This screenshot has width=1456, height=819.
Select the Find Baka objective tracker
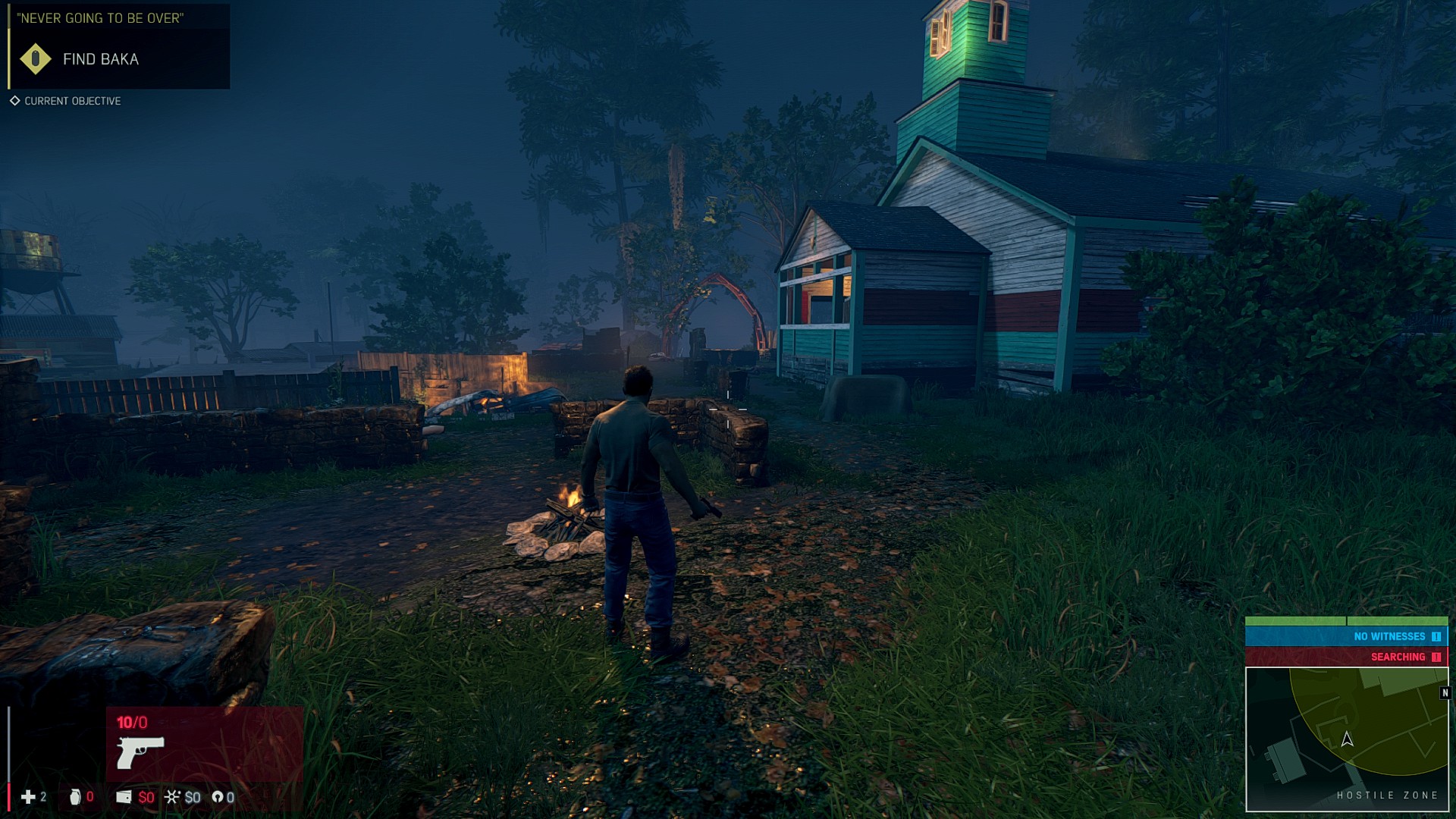[x=100, y=59]
